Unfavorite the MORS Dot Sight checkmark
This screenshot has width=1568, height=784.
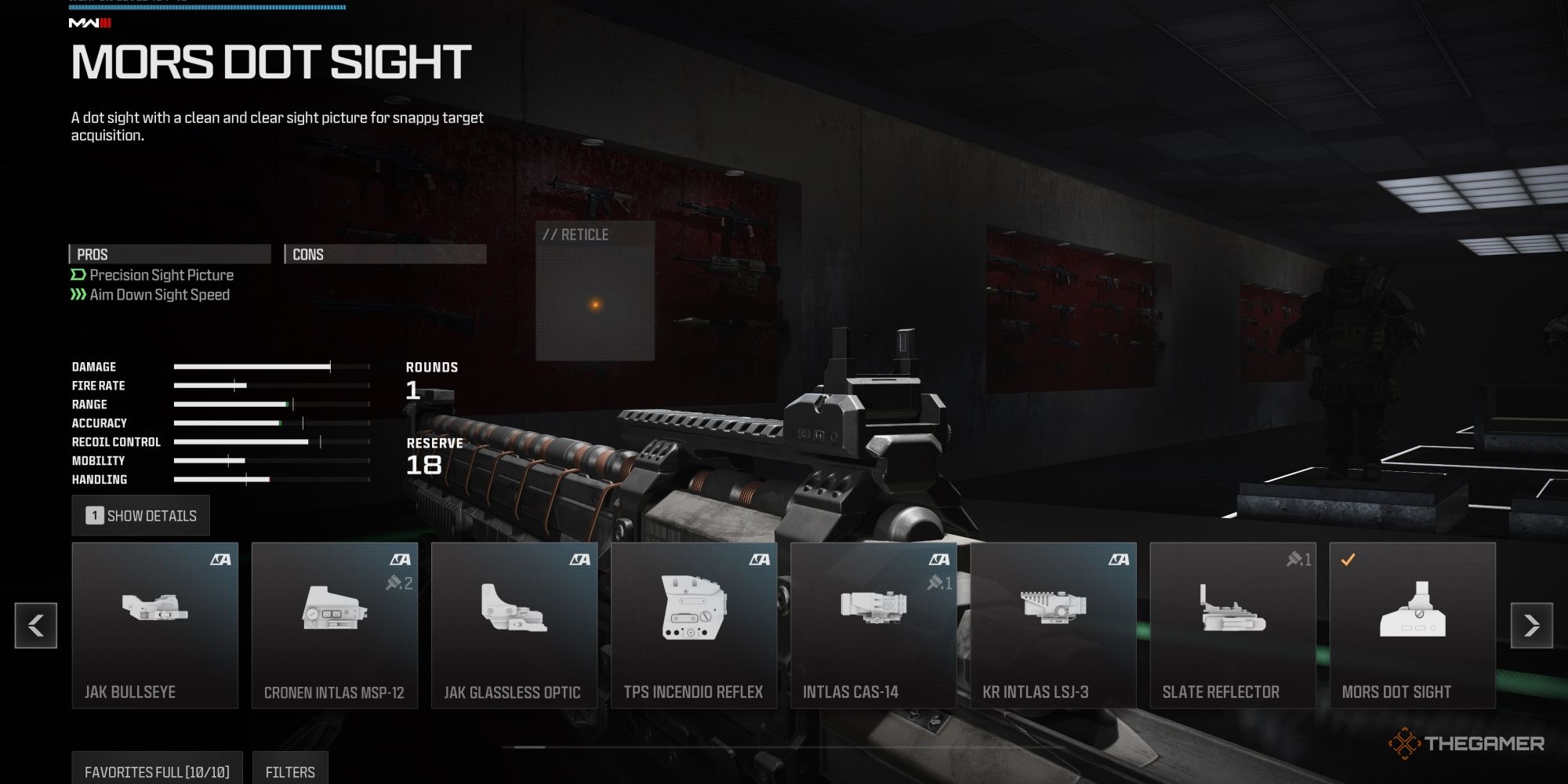1347,559
